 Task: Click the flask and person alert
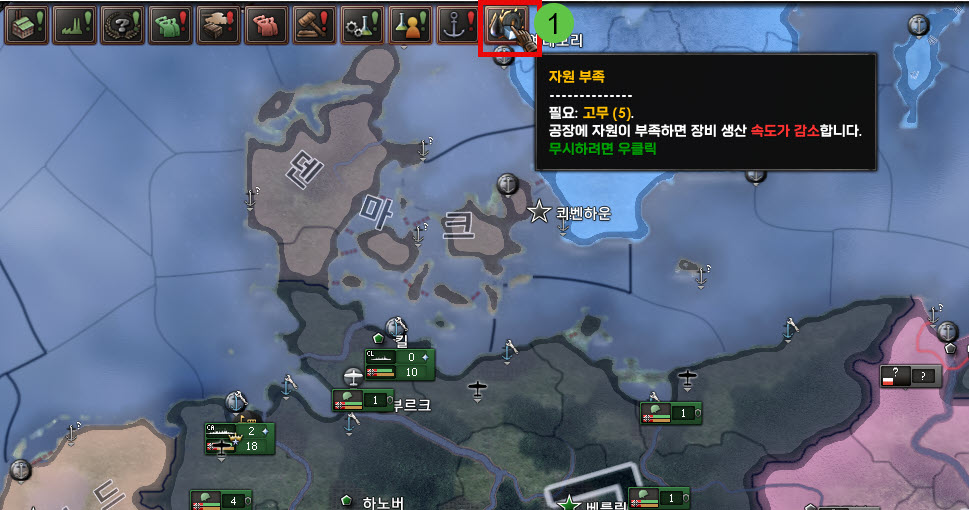click(411, 24)
